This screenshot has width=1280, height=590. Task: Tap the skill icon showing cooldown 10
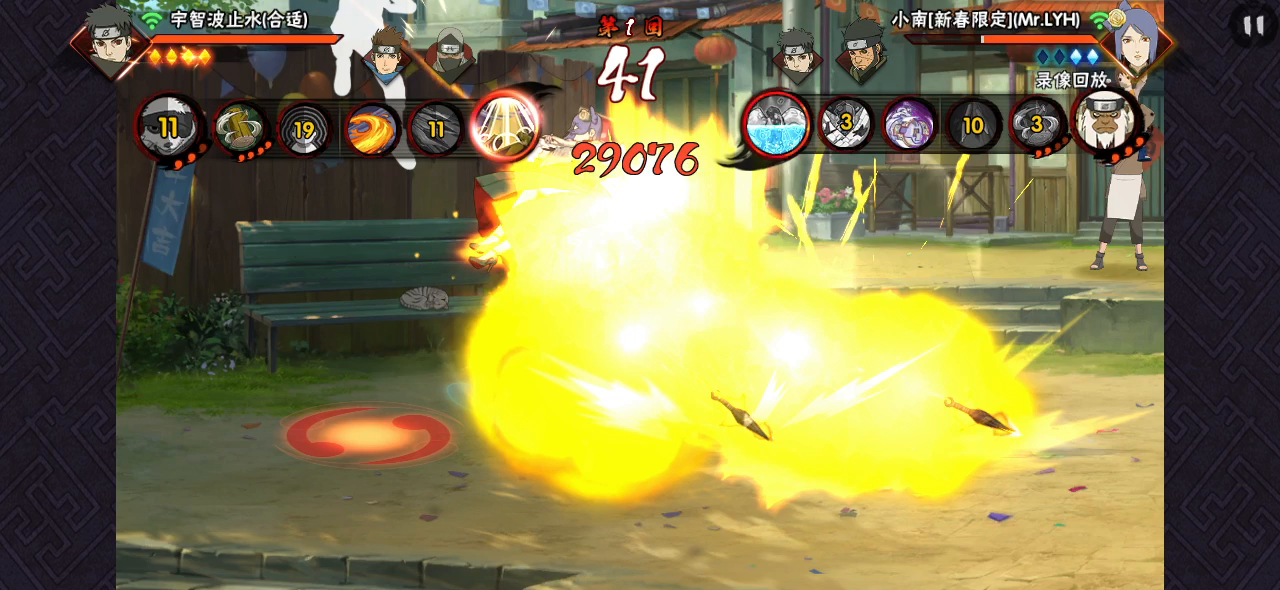(x=973, y=125)
